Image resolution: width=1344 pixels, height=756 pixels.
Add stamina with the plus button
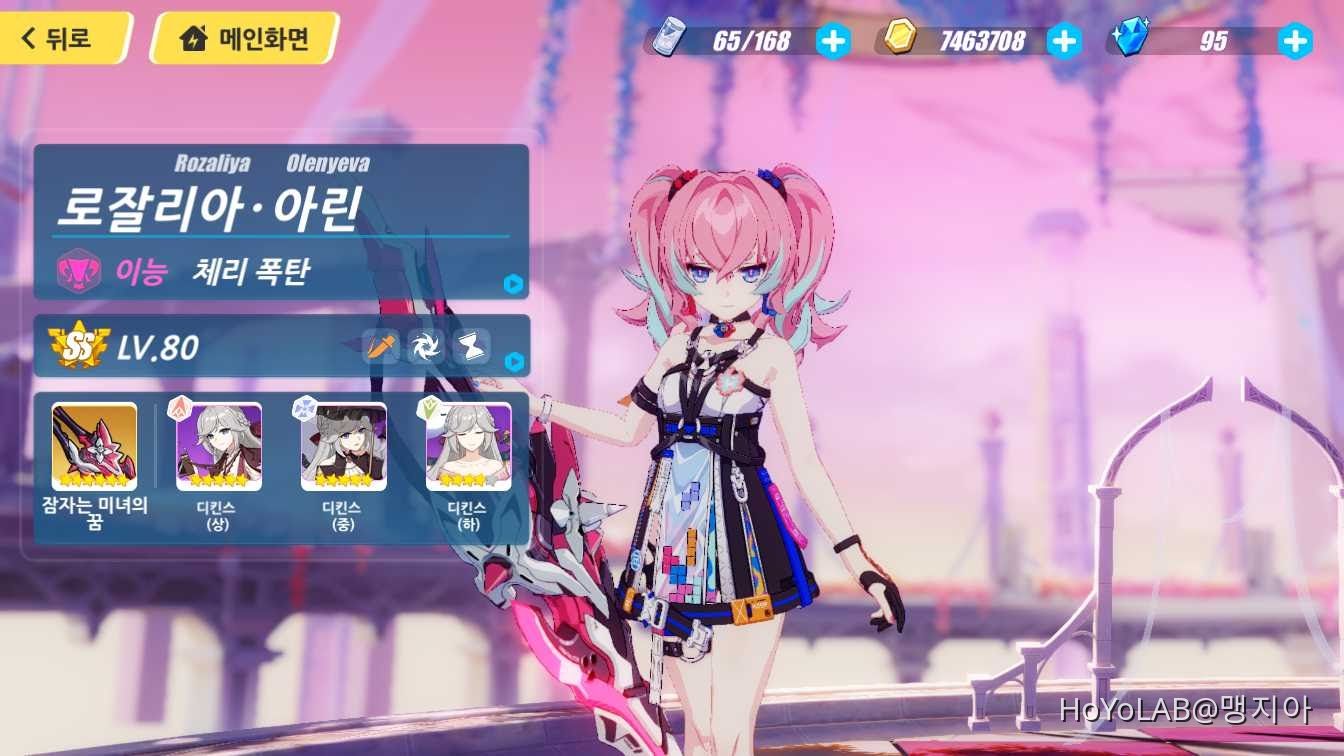pos(836,41)
